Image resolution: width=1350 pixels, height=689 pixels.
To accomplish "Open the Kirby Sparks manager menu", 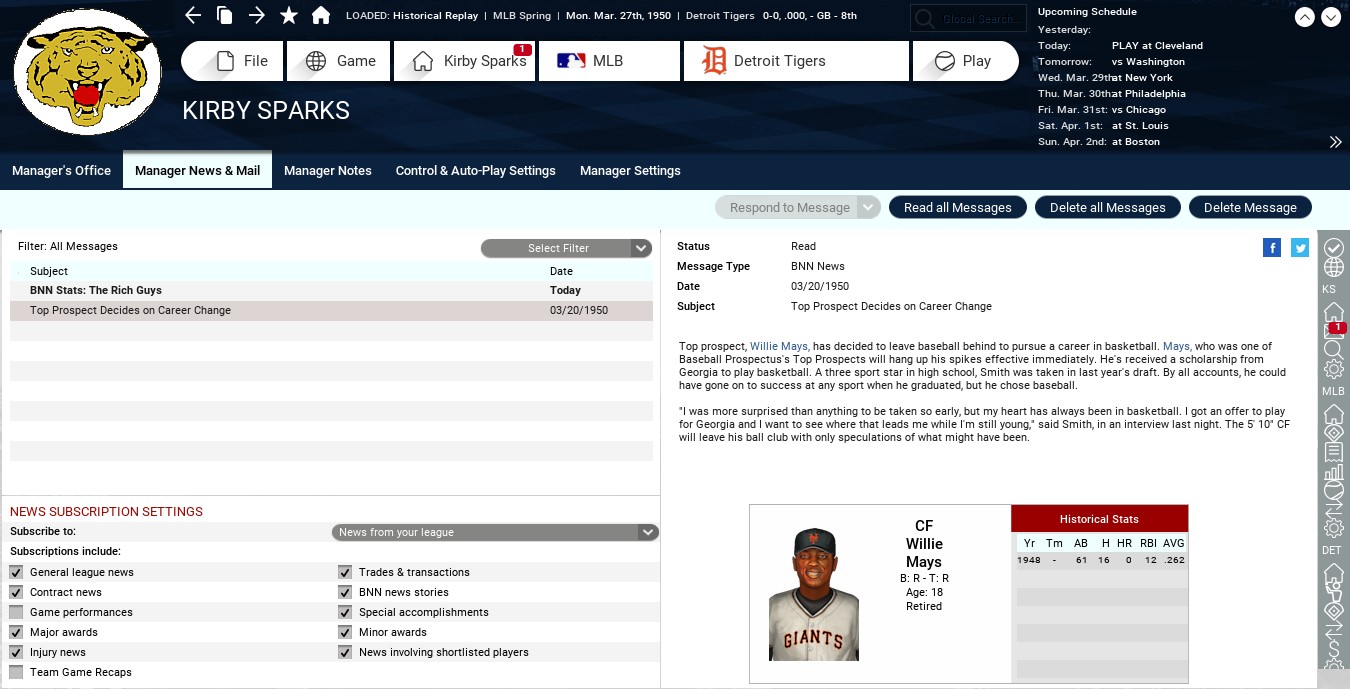I will pyautogui.click(x=465, y=61).
